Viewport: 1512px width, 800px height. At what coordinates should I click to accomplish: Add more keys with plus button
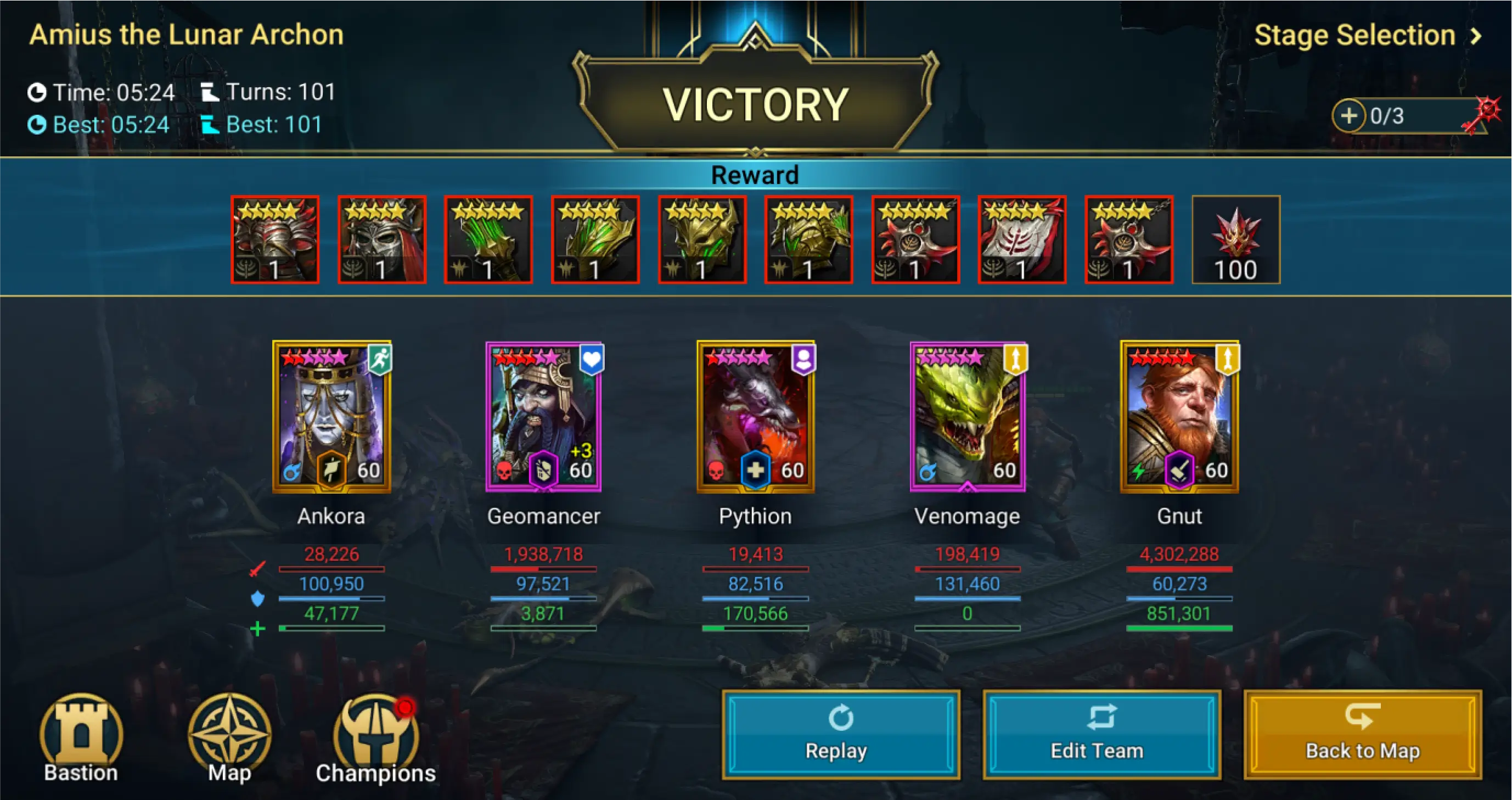pos(1348,116)
